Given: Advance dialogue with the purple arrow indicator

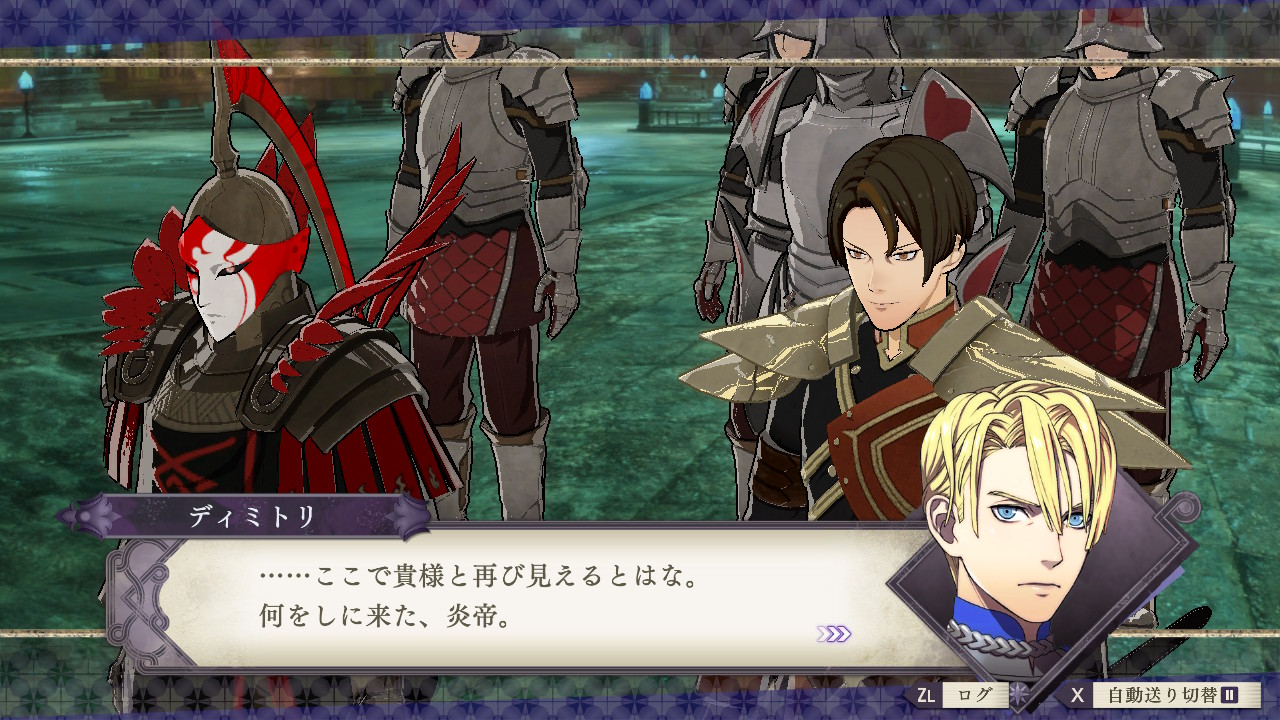Looking at the screenshot, I should coord(833,633).
